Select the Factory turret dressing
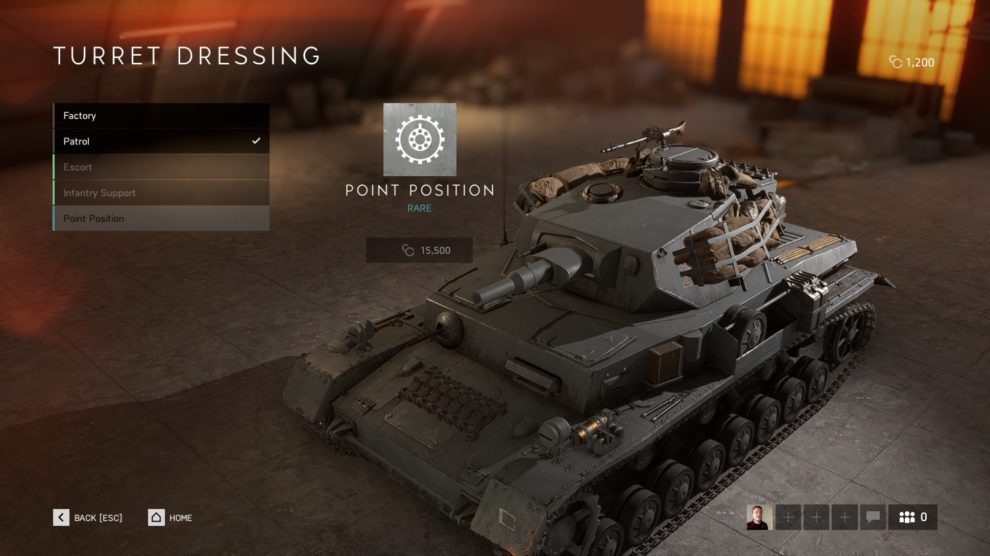 (160, 116)
